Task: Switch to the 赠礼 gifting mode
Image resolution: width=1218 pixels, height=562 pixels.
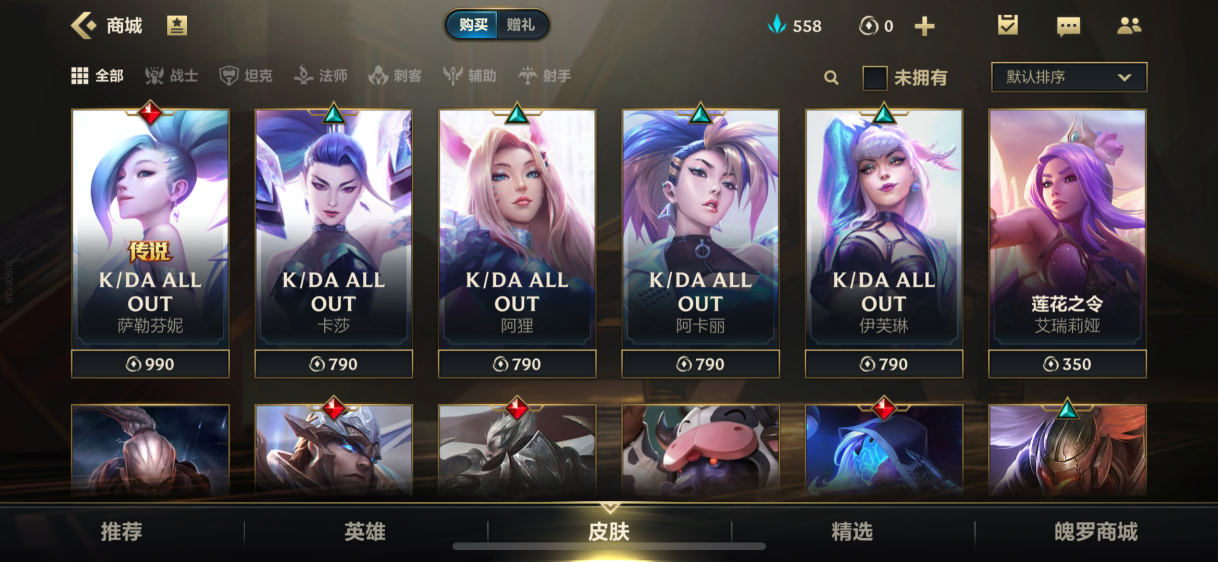Action: click(521, 25)
